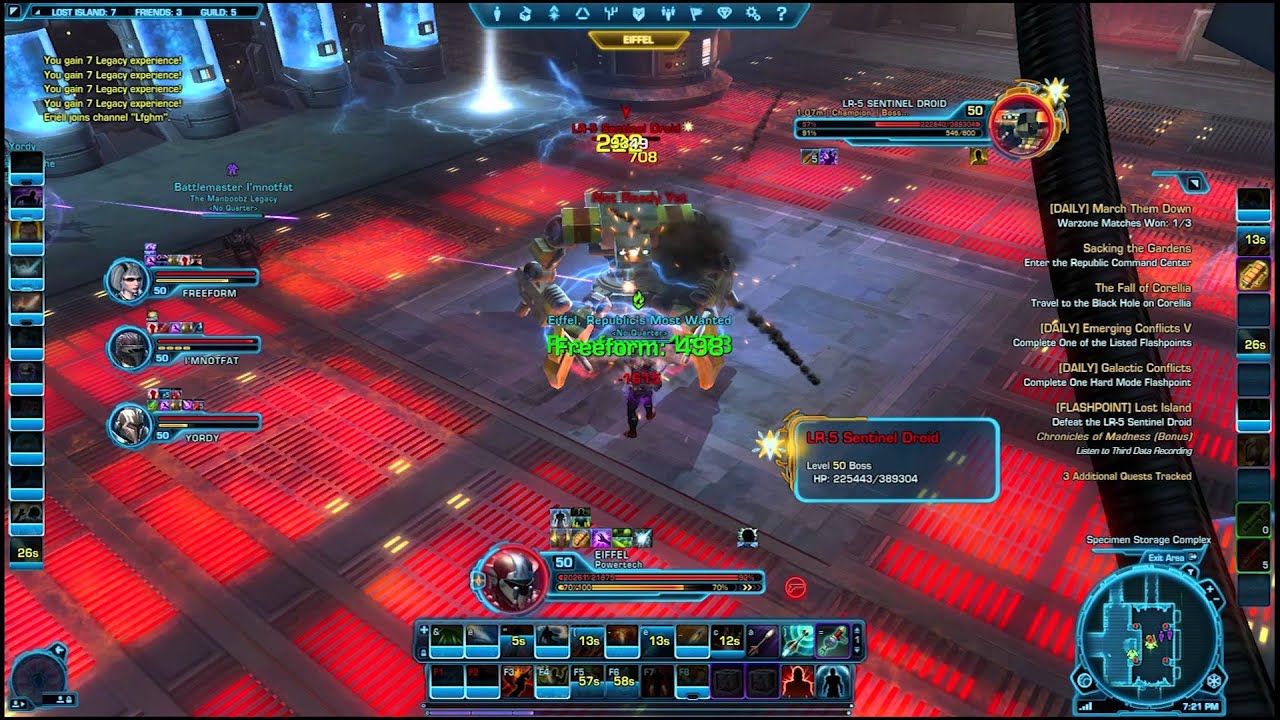This screenshot has width=1280, height=720.
Task: Open the help question mark menu
Action: (x=781, y=14)
